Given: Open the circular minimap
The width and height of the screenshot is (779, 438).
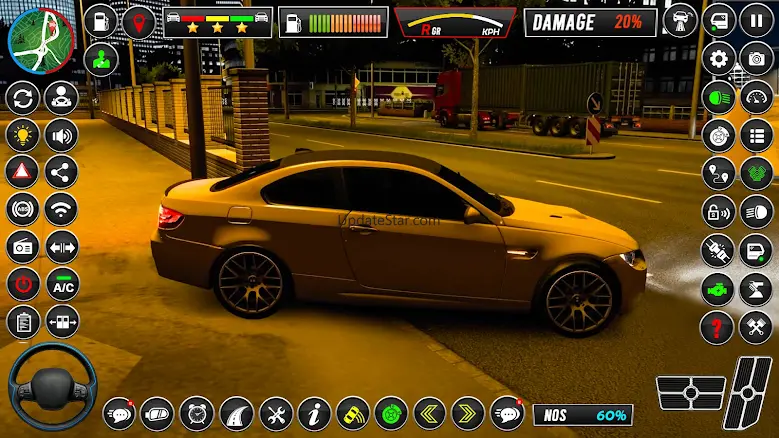Looking at the screenshot, I should [41, 39].
